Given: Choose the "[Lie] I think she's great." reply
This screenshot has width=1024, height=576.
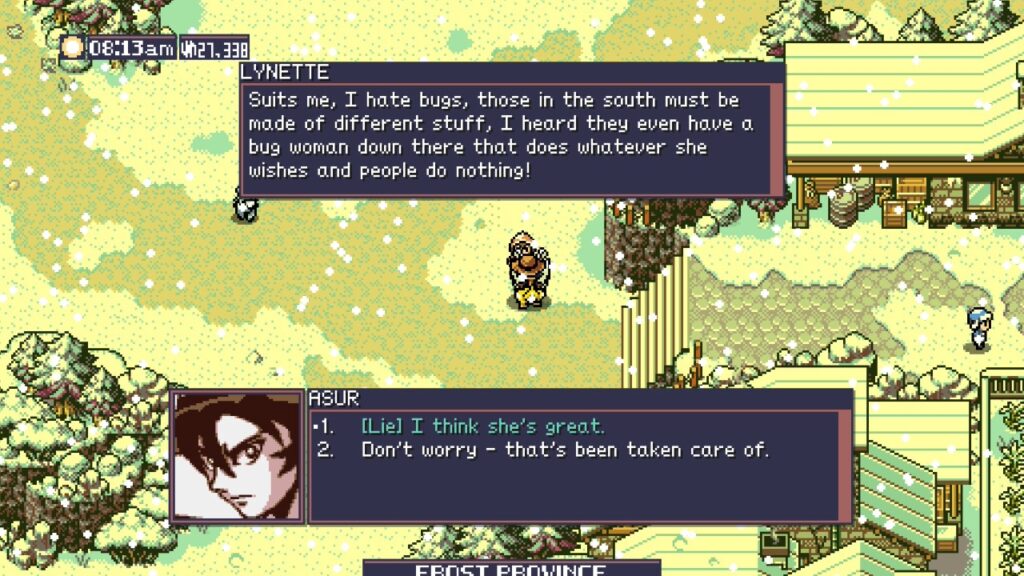Looking at the screenshot, I should (483, 426).
